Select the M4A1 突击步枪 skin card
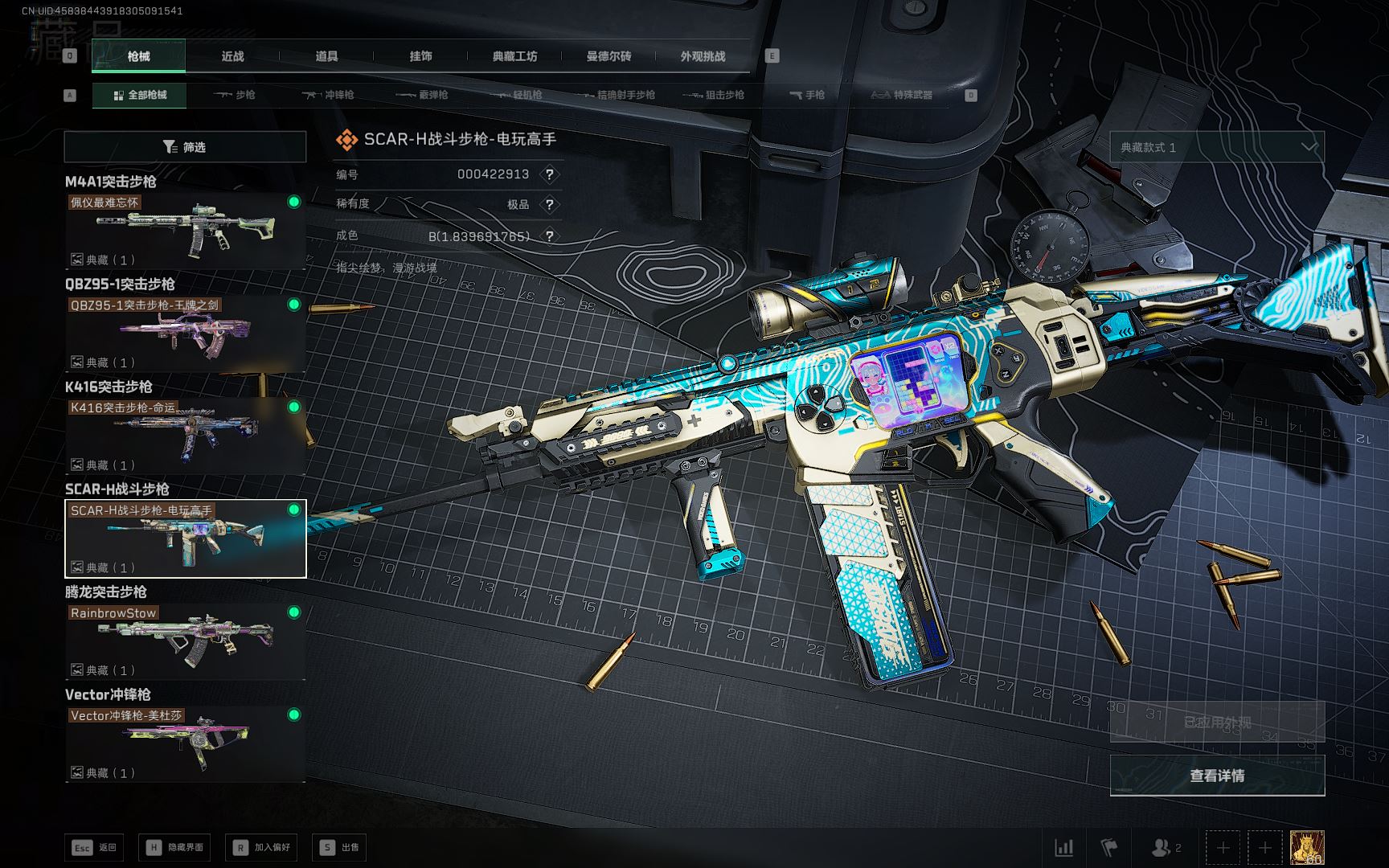The width and height of the screenshot is (1389, 868). point(185,231)
